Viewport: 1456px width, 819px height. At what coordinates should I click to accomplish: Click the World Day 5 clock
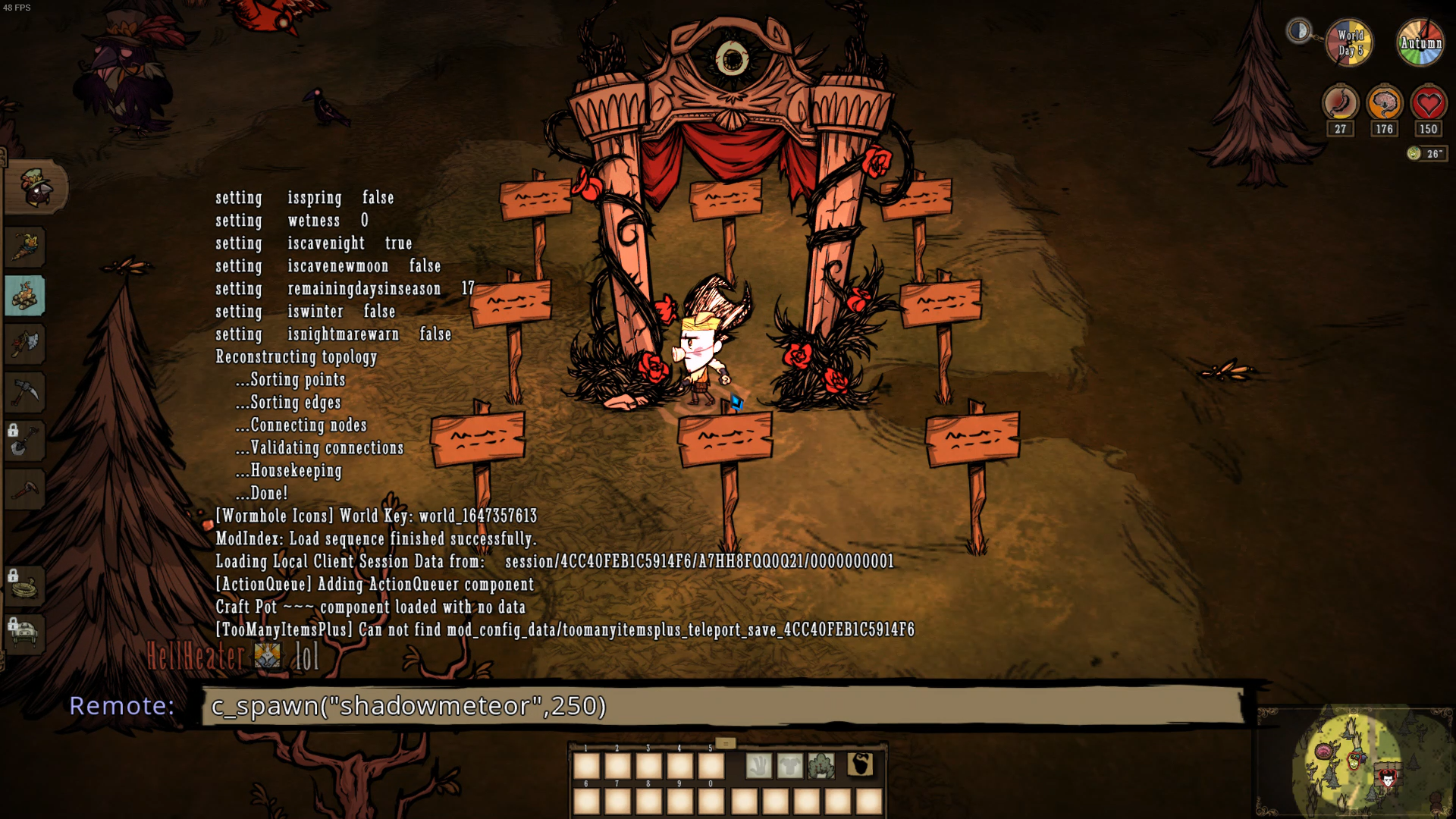pyautogui.click(x=1350, y=42)
